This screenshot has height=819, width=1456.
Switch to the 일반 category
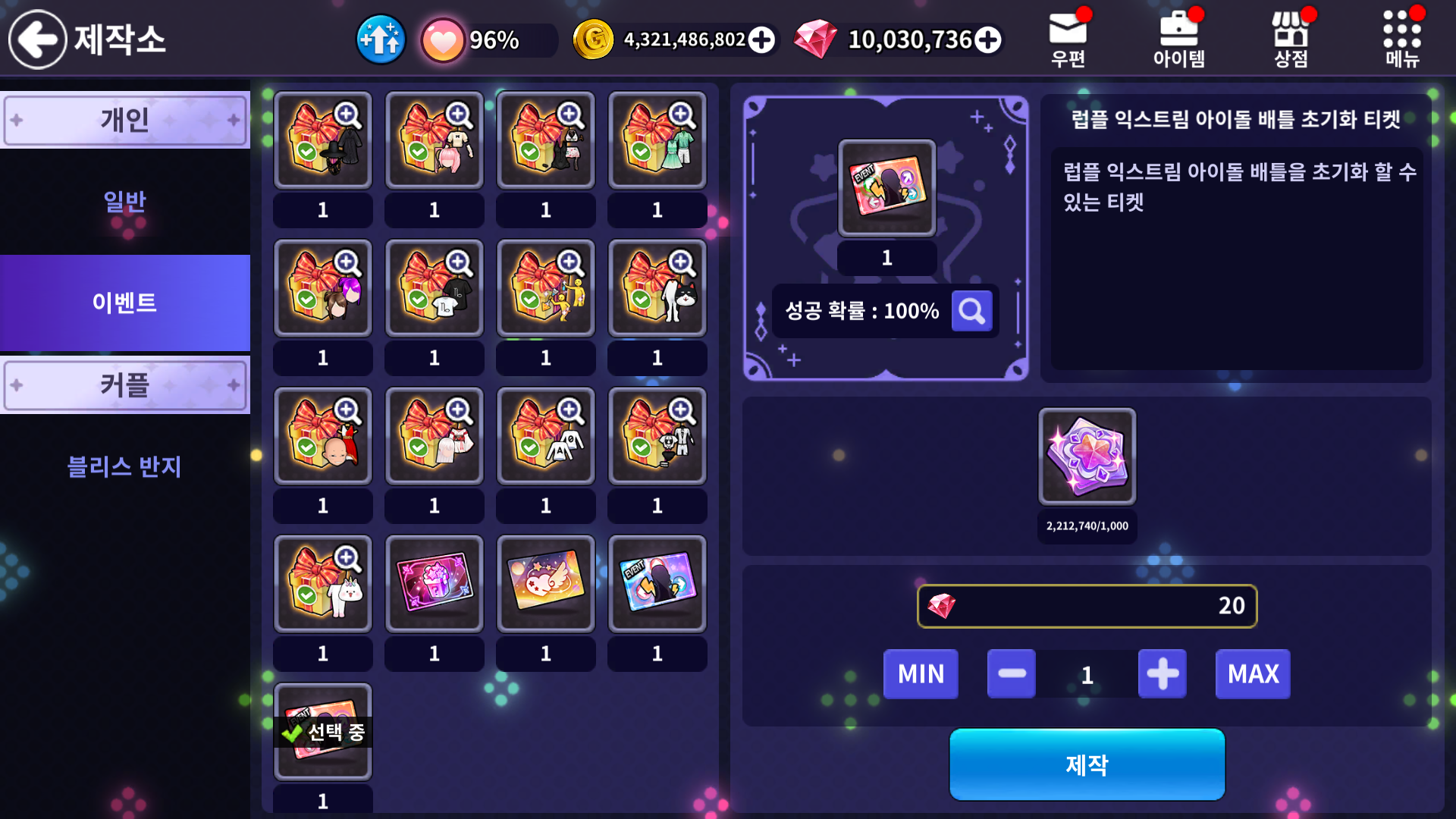[x=125, y=202]
